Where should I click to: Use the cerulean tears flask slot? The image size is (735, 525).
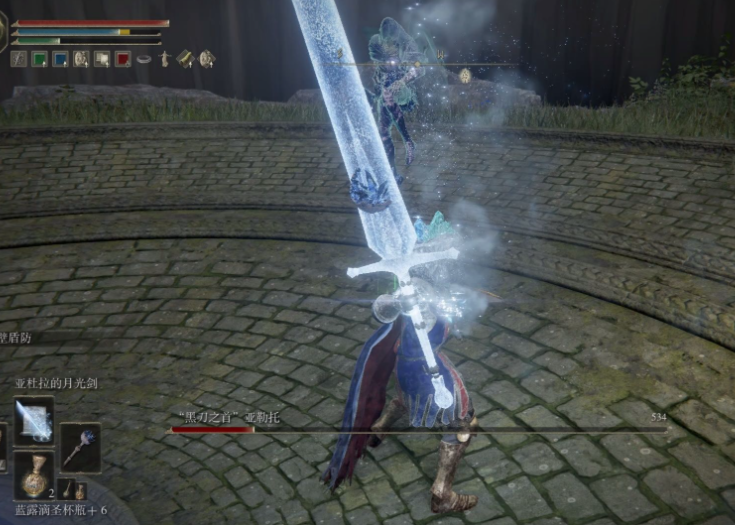(x=34, y=476)
